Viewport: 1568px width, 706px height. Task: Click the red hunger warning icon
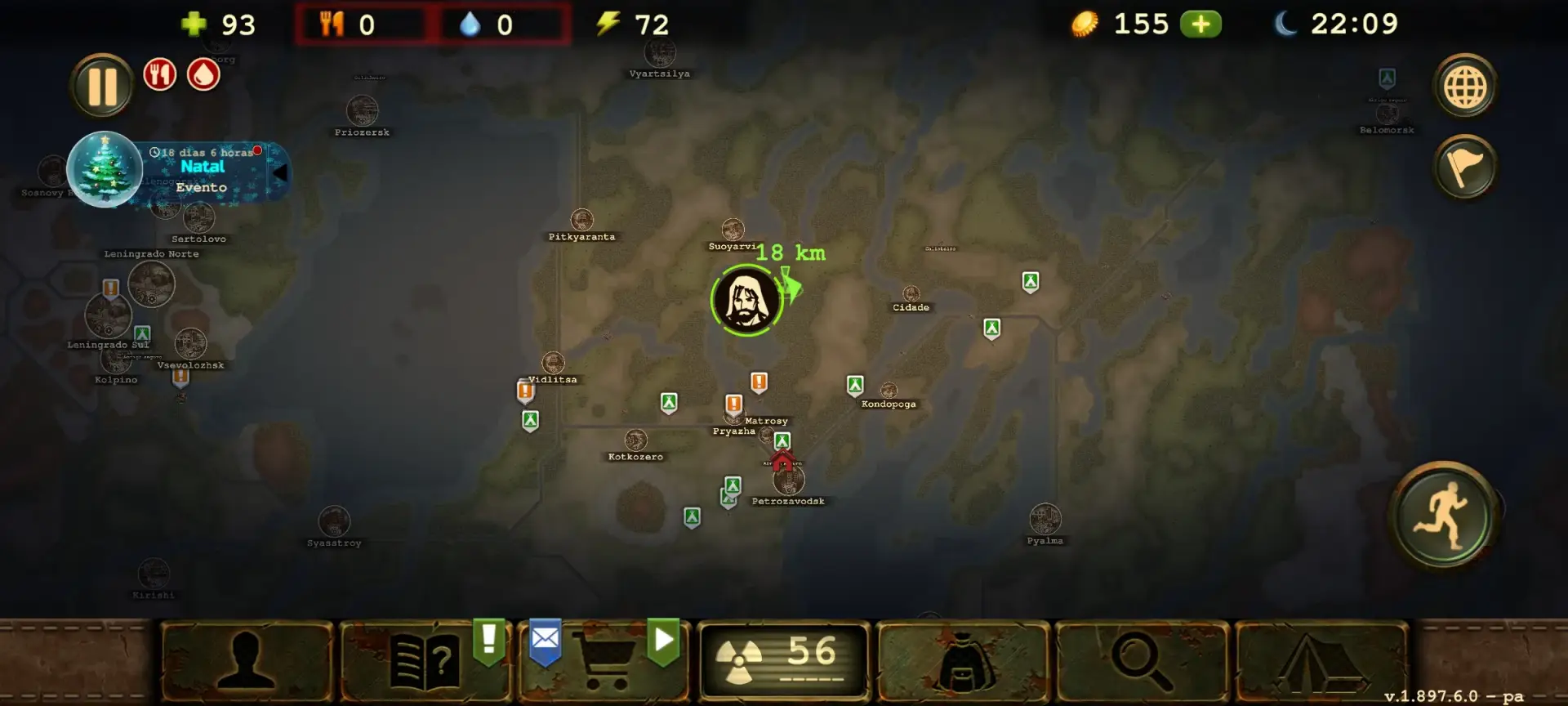coord(160,75)
